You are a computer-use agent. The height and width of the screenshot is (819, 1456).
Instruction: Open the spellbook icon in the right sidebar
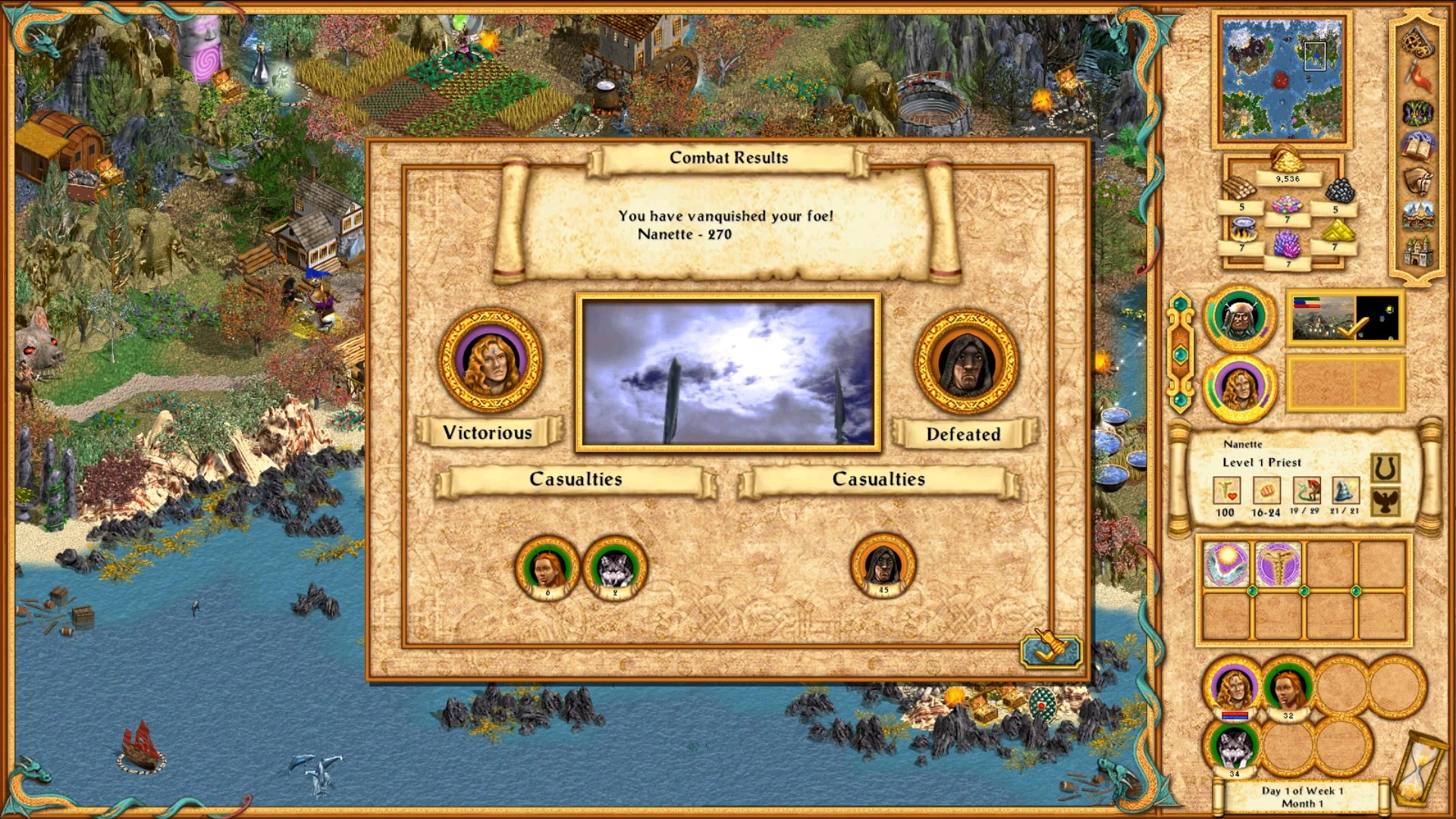pos(1417,146)
